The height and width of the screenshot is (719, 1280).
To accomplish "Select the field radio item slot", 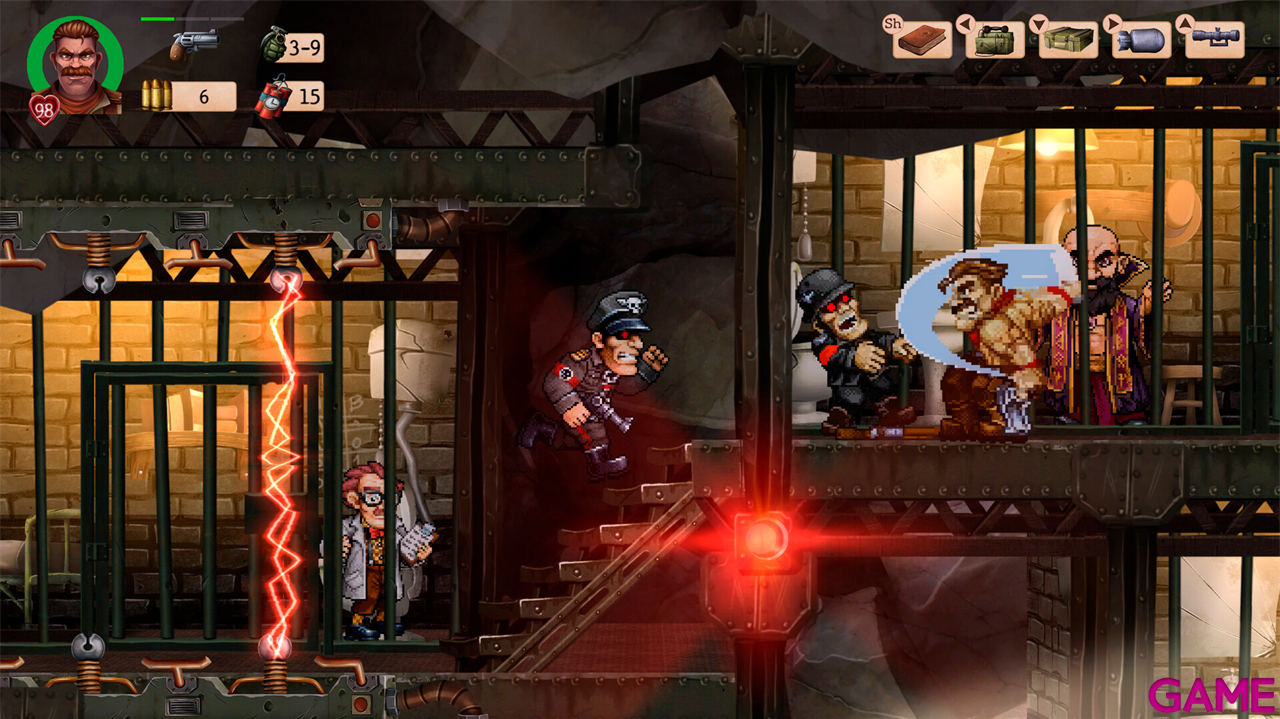I will [995, 40].
